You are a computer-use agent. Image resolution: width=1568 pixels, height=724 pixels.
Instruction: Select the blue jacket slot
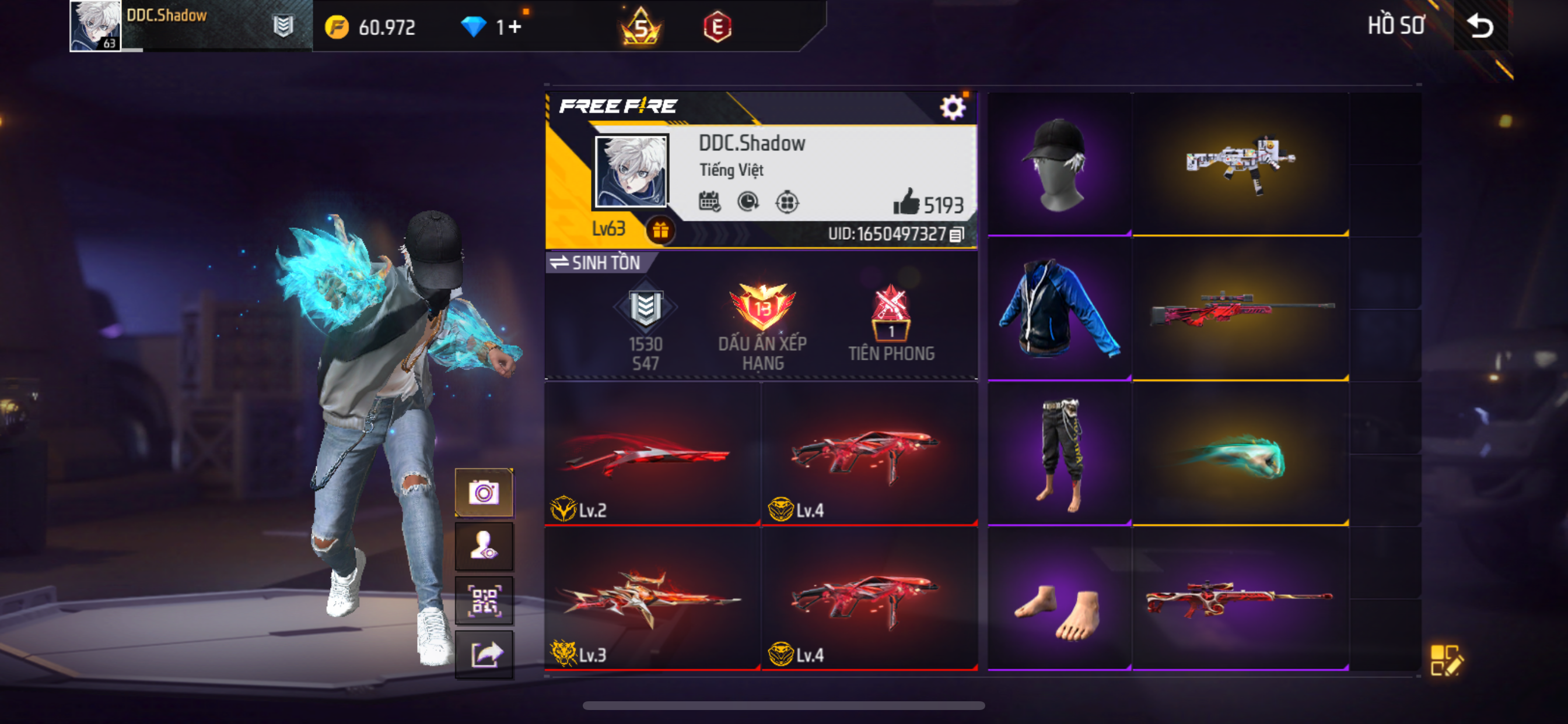point(1058,308)
